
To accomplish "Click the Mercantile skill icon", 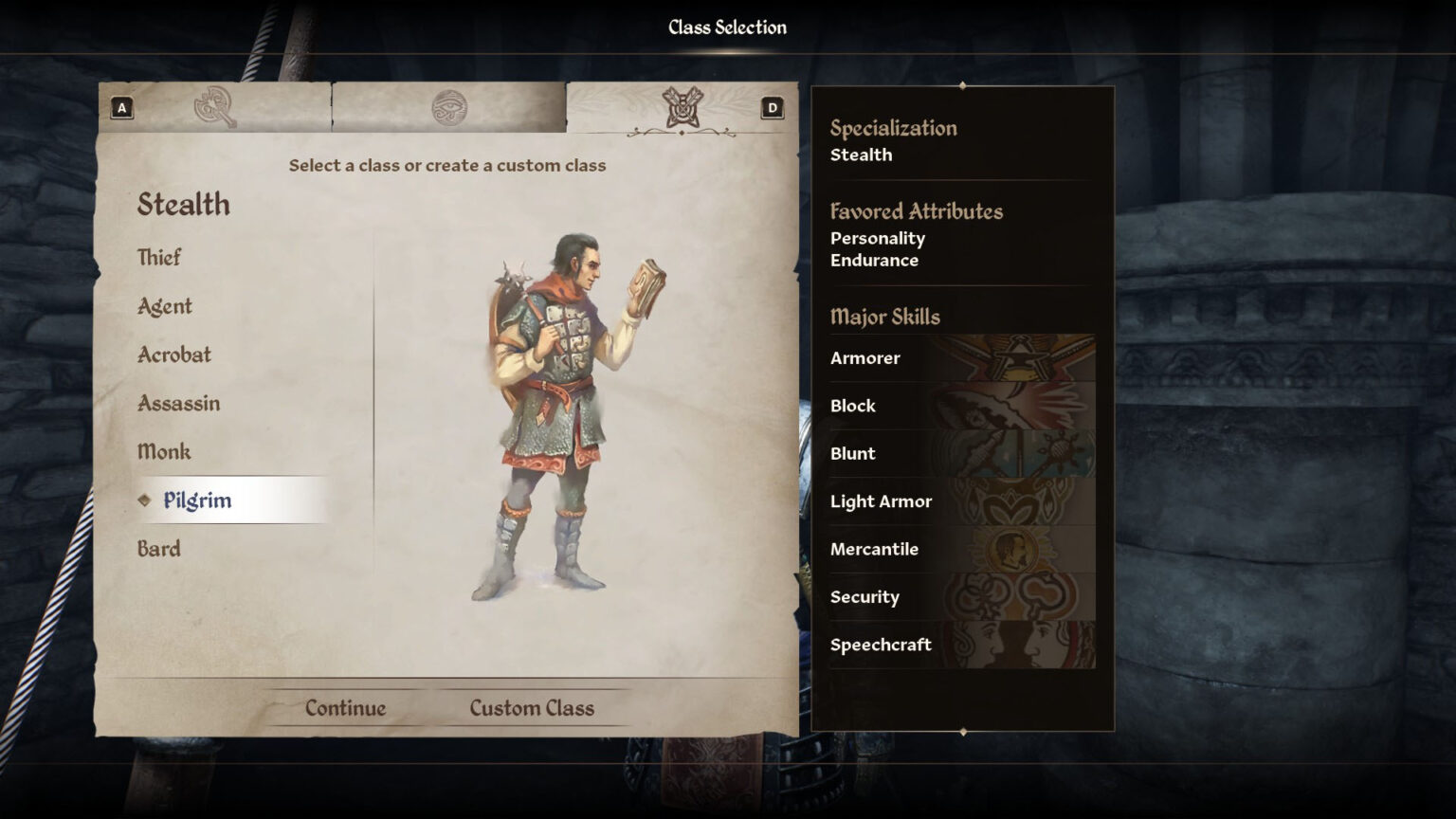I will [1014, 549].
